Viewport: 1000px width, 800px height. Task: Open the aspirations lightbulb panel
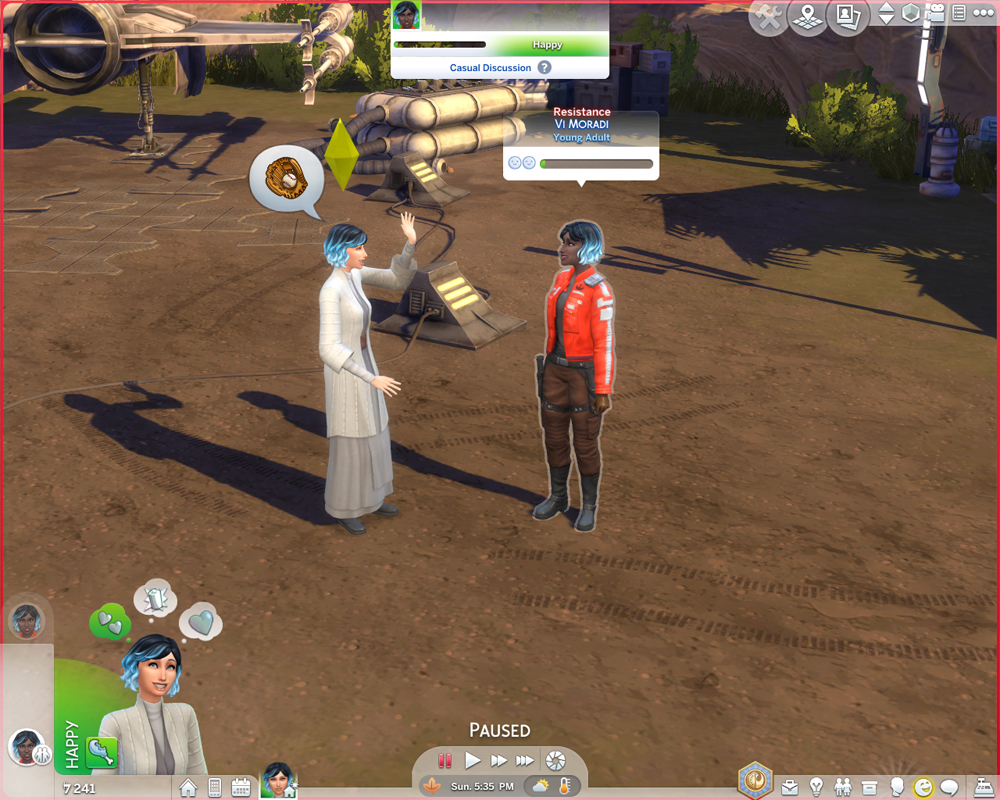(x=816, y=787)
